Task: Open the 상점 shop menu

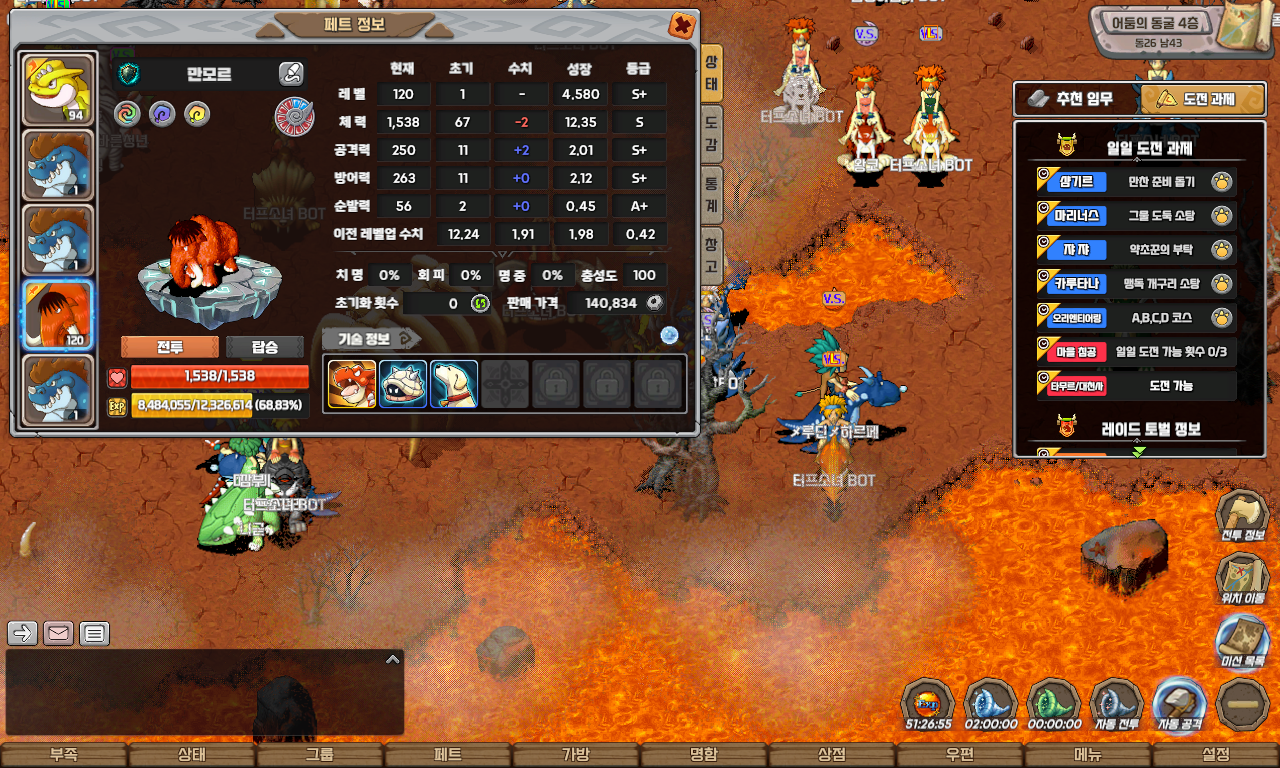Action: 832,755
